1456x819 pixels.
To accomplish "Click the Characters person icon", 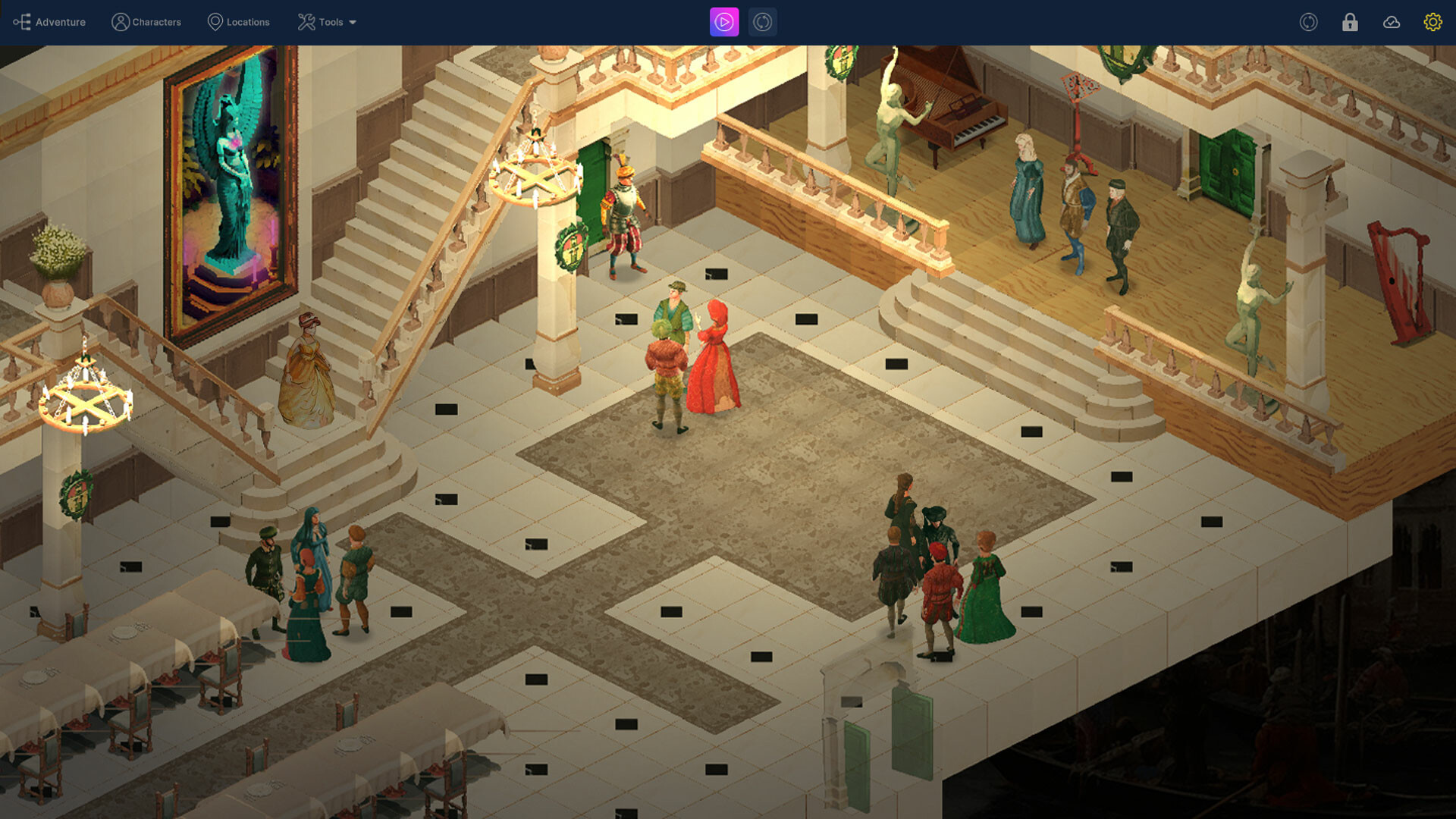I will (x=120, y=22).
